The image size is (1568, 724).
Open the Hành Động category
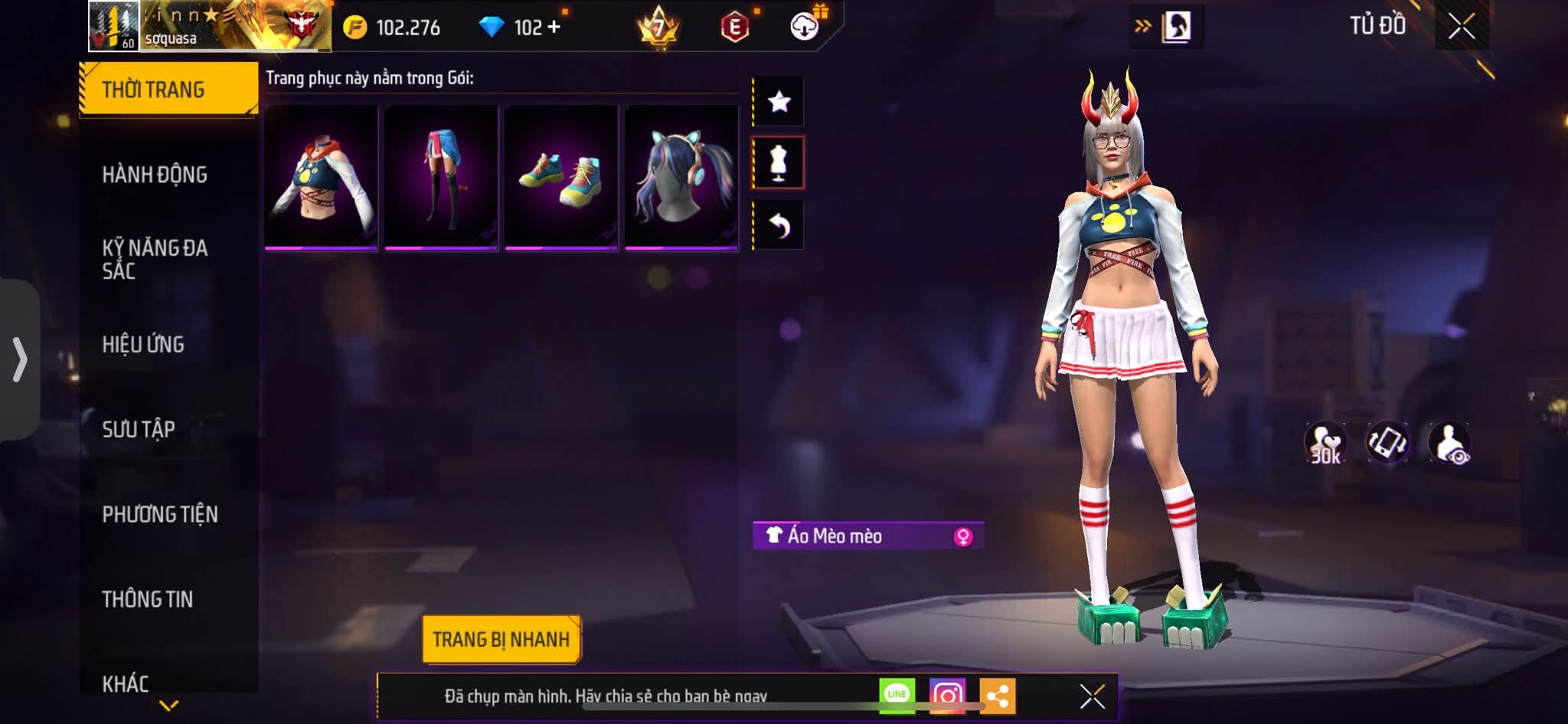[x=155, y=175]
